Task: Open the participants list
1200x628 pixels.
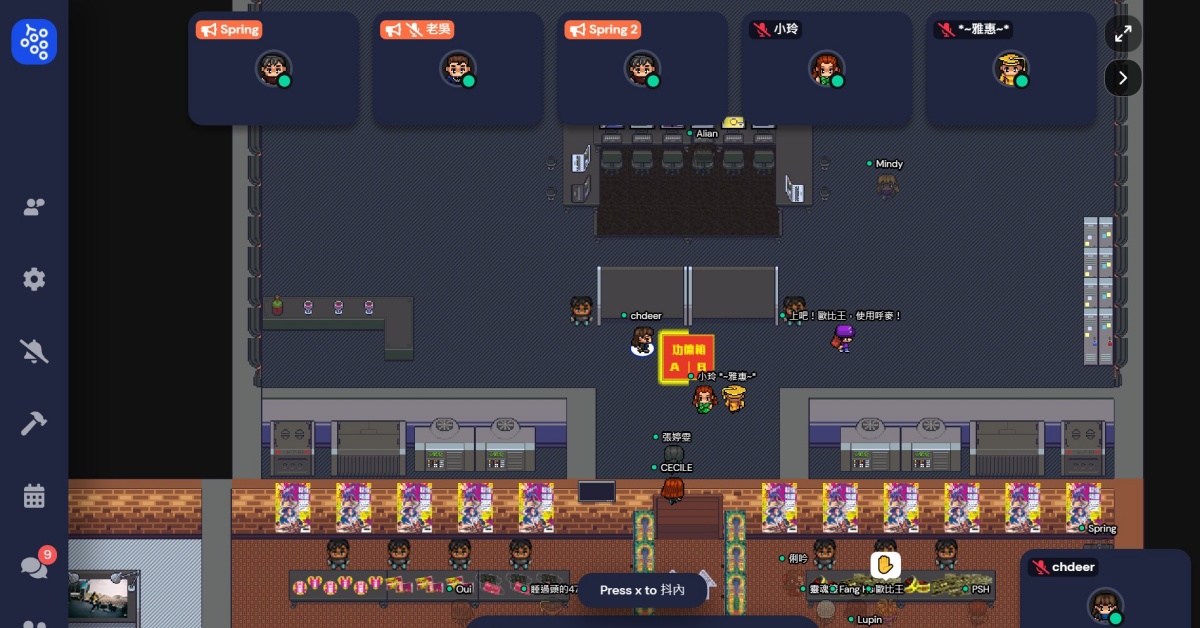Action: point(34,207)
